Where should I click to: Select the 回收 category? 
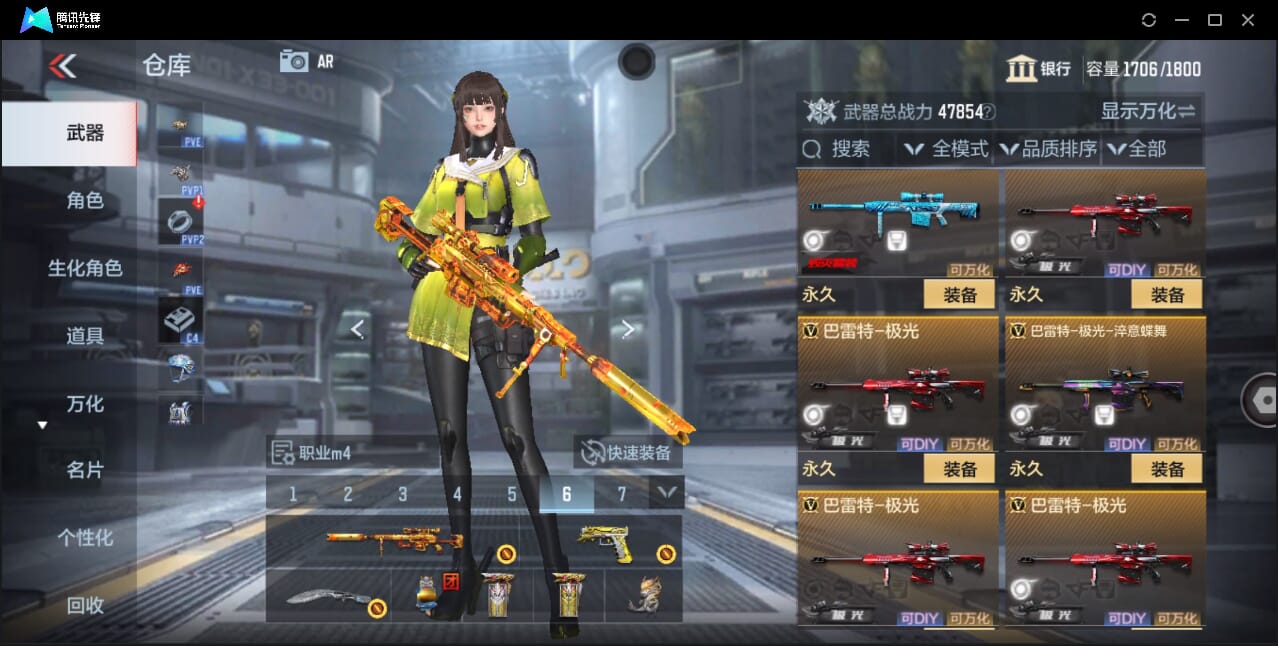(85, 605)
